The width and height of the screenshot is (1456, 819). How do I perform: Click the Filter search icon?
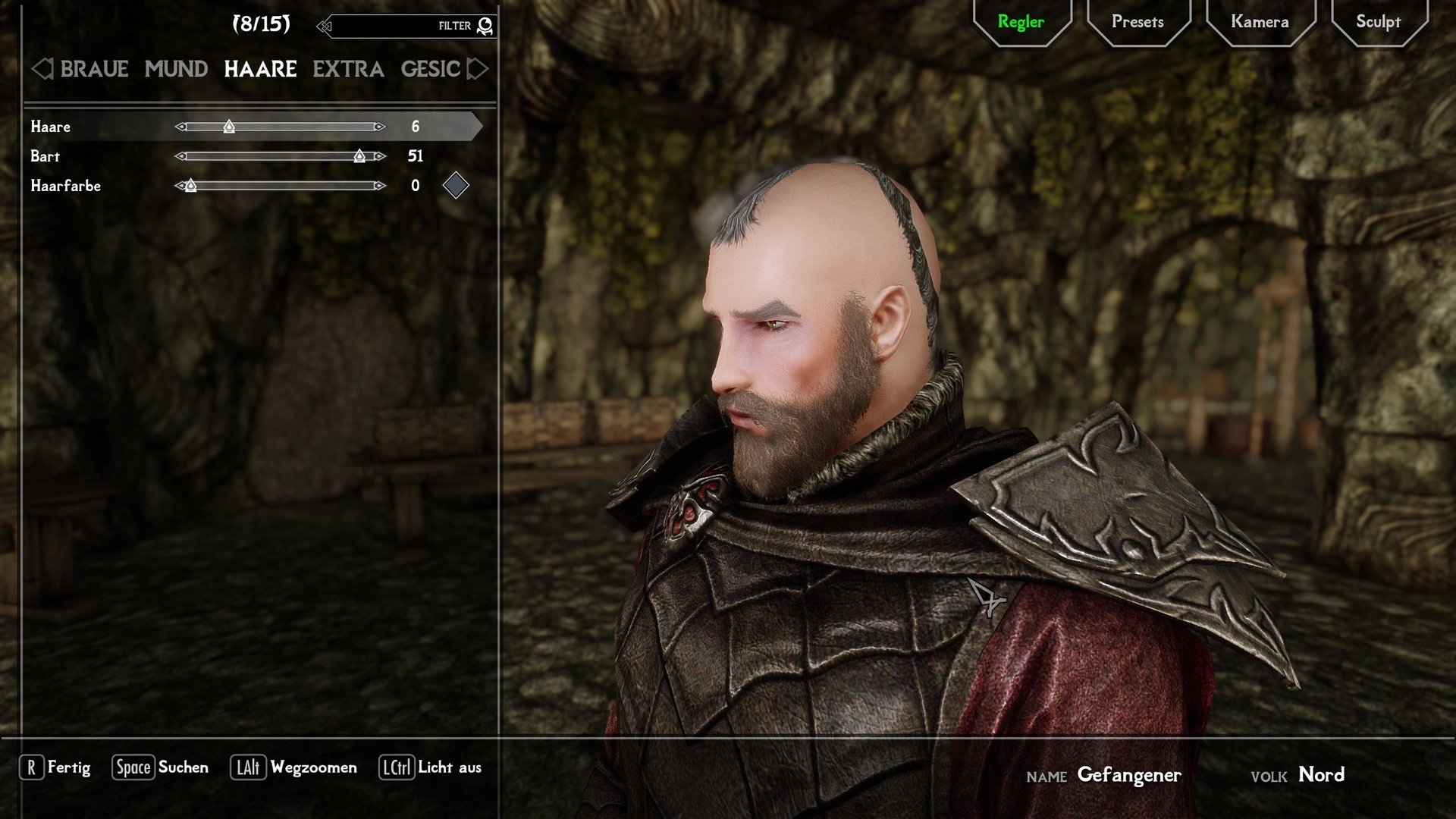click(484, 25)
